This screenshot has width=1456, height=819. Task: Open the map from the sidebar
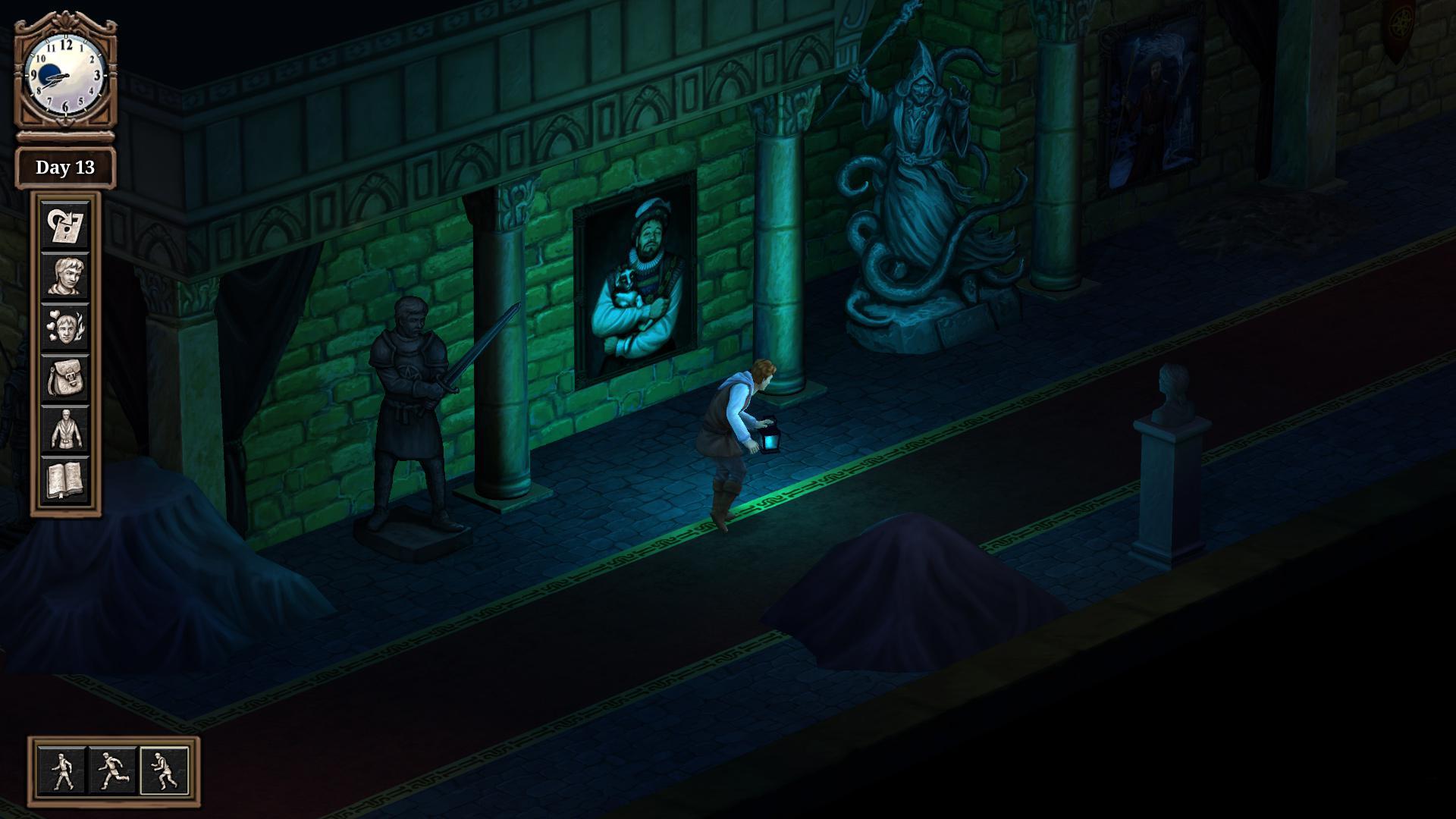68,227
